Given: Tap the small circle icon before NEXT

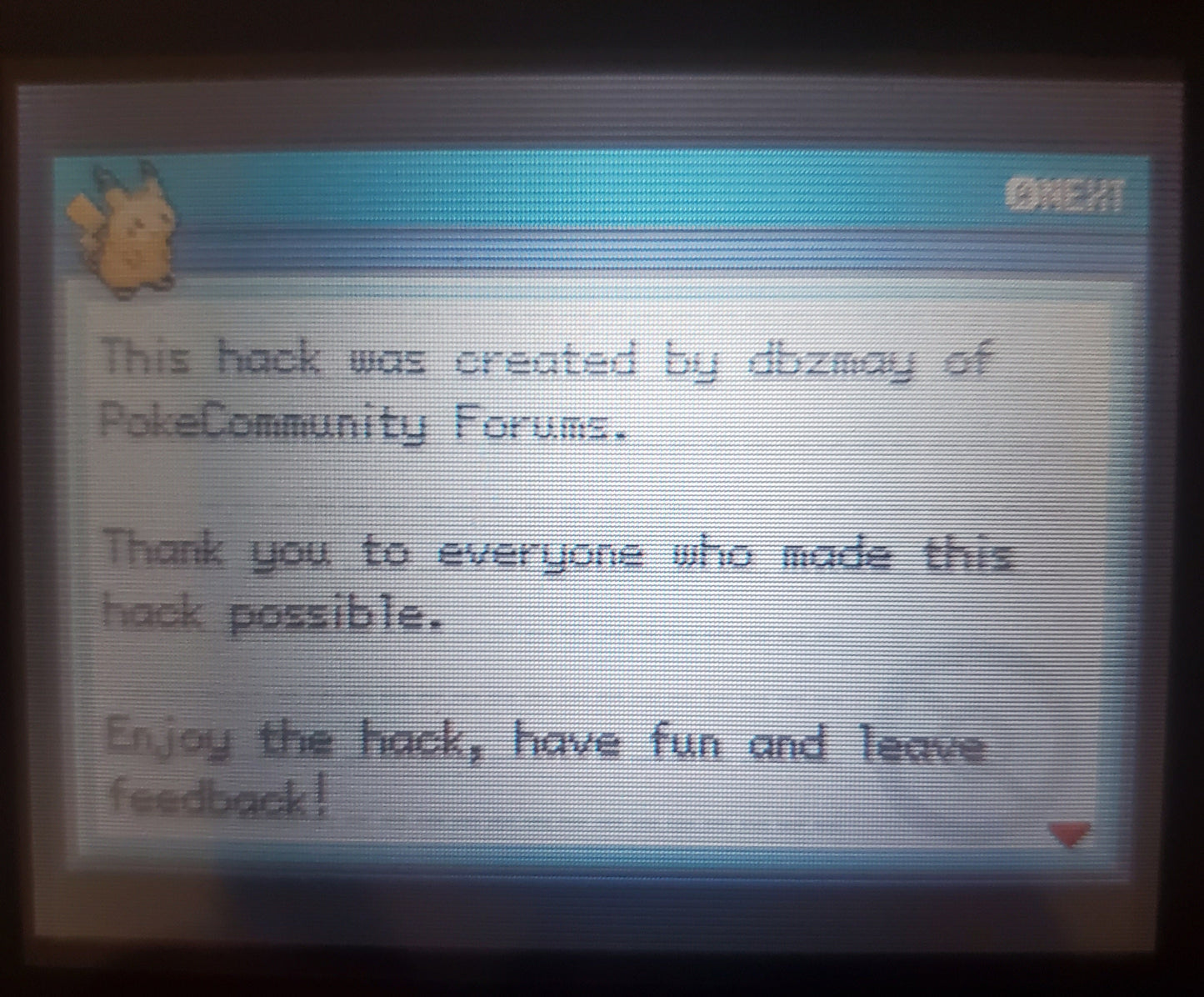Looking at the screenshot, I should pos(1021,192).
